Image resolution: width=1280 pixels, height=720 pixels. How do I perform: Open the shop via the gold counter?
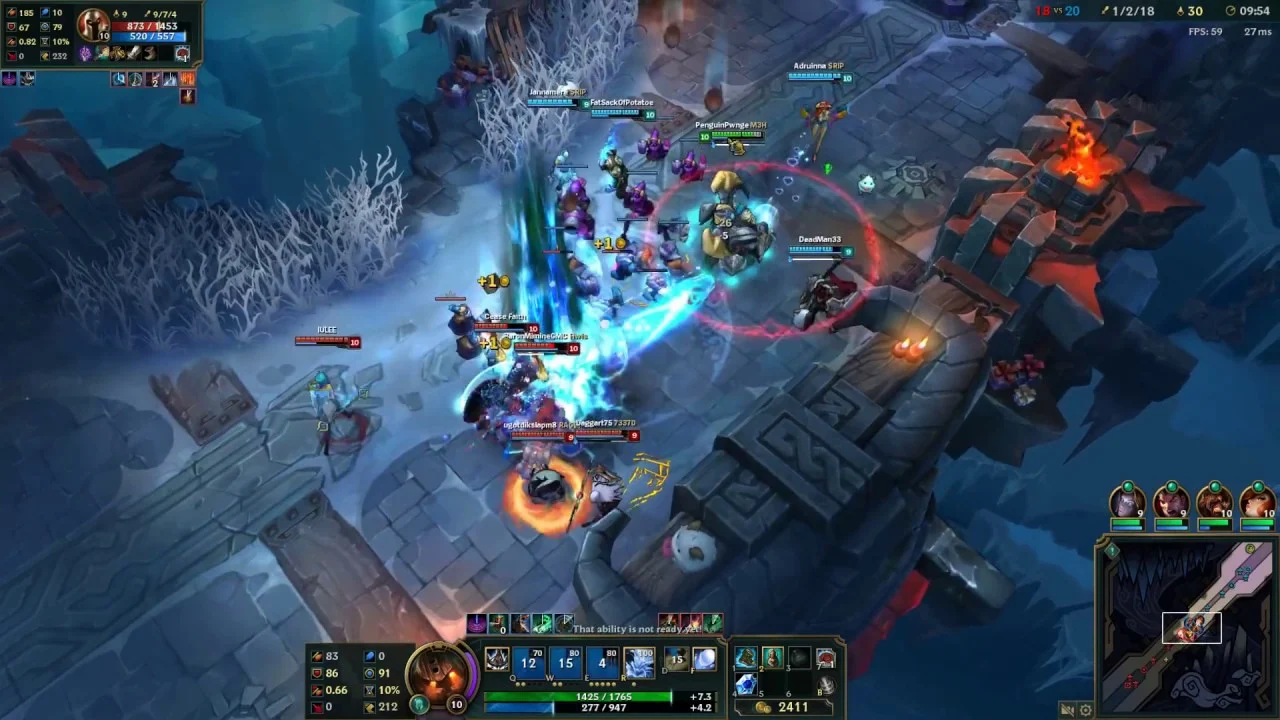pyautogui.click(x=785, y=707)
